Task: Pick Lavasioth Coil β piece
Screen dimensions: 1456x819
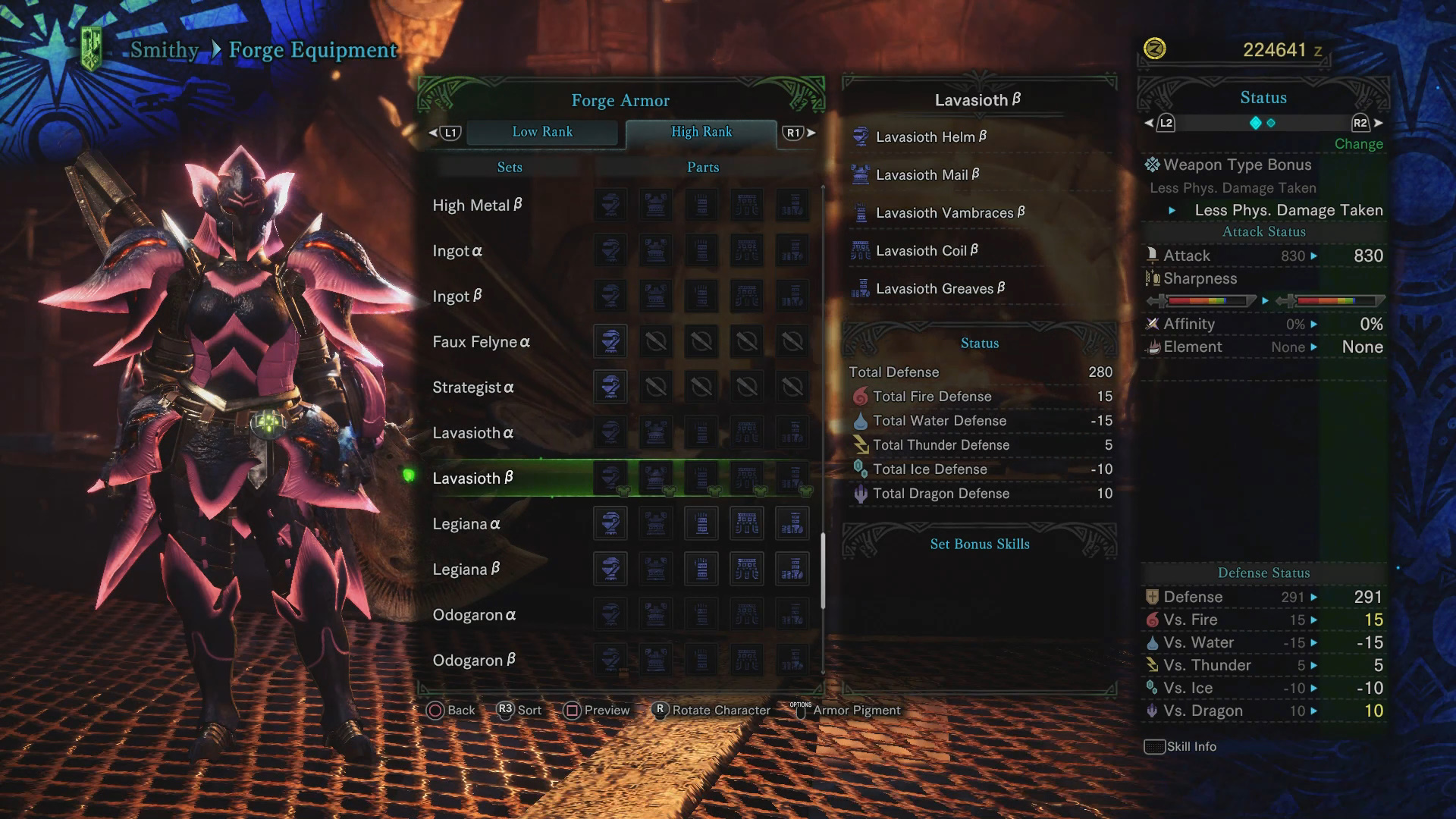Action: pyautogui.click(x=927, y=251)
